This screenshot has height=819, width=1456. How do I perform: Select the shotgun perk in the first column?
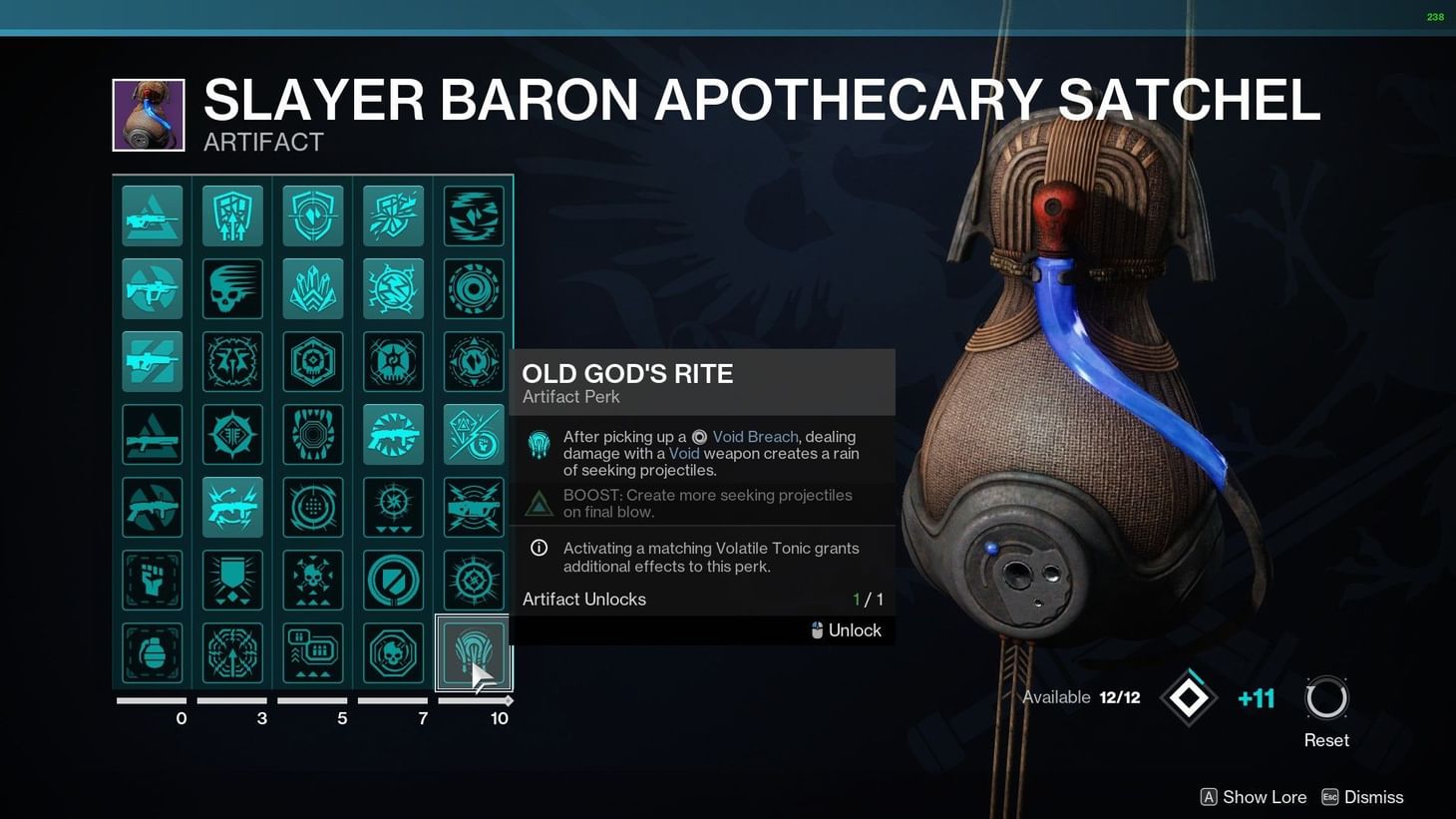pos(152,434)
